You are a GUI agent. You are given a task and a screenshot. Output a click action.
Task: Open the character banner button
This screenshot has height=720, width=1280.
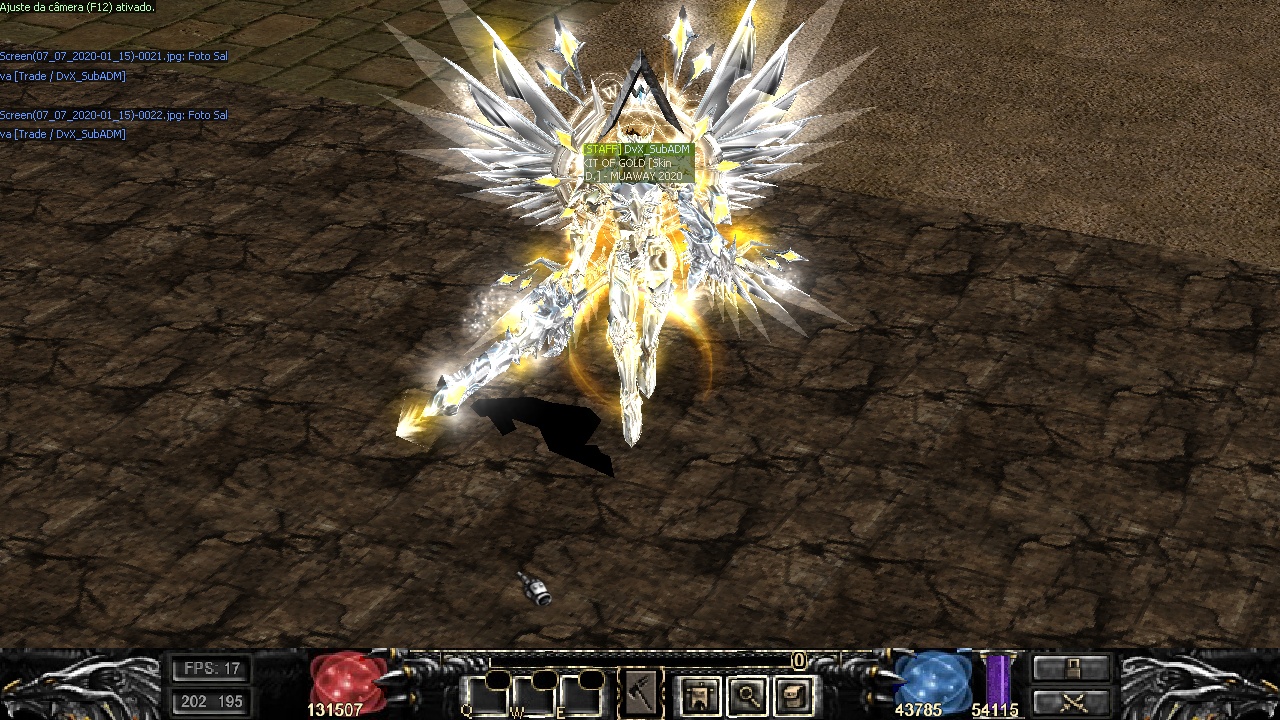coord(699,695)
